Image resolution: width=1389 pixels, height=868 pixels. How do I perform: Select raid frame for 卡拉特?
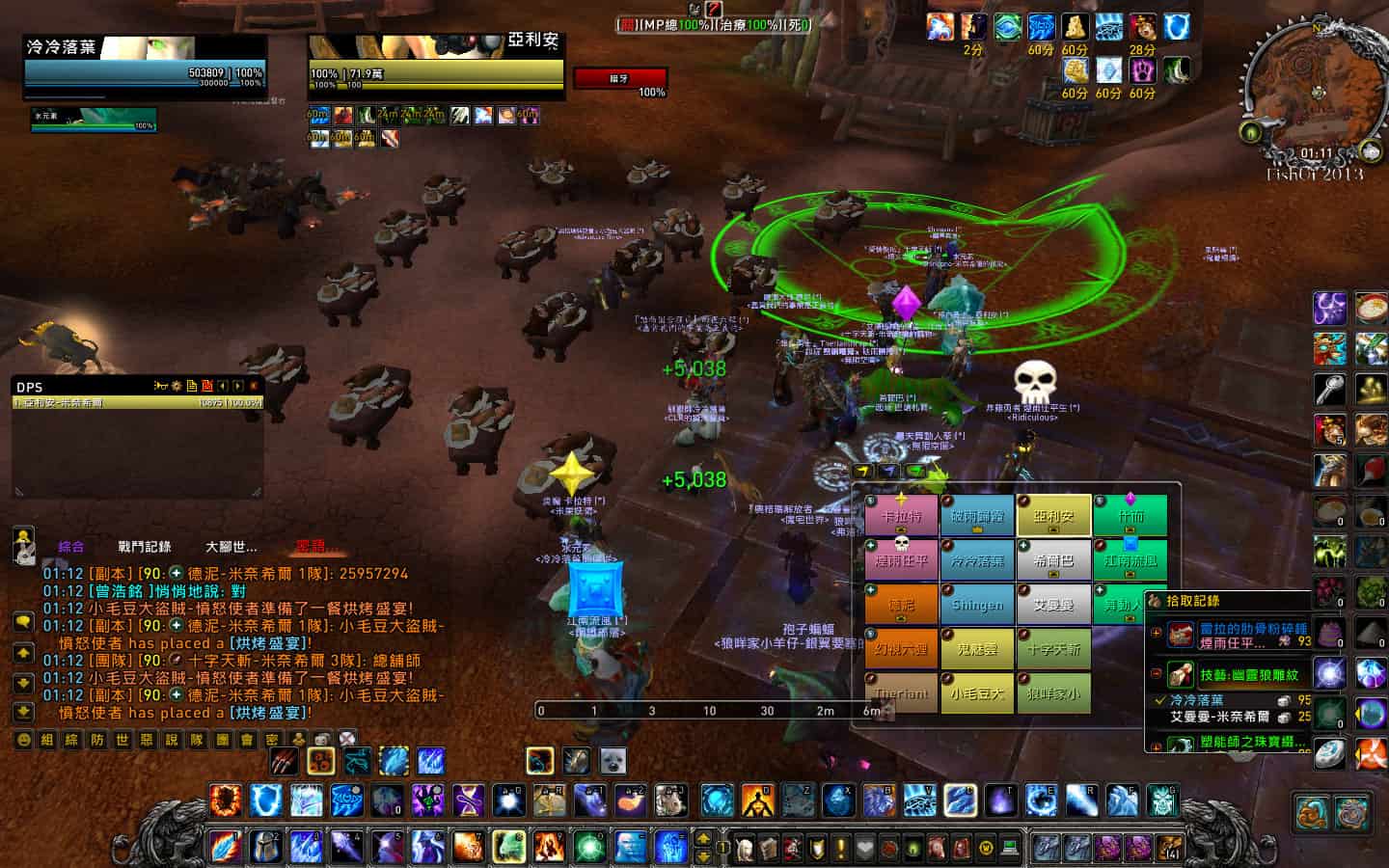(901, 517)
